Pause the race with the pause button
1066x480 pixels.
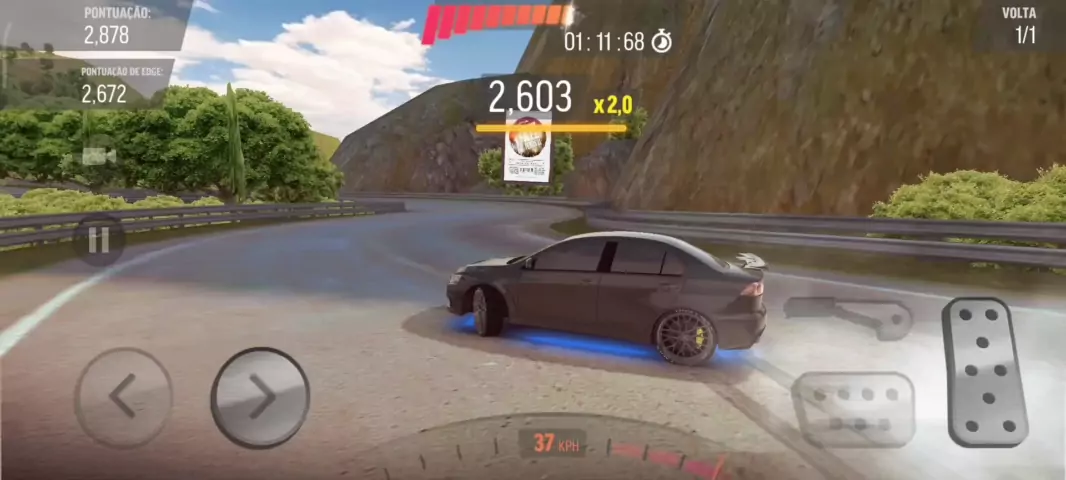[x=98, y=241]
